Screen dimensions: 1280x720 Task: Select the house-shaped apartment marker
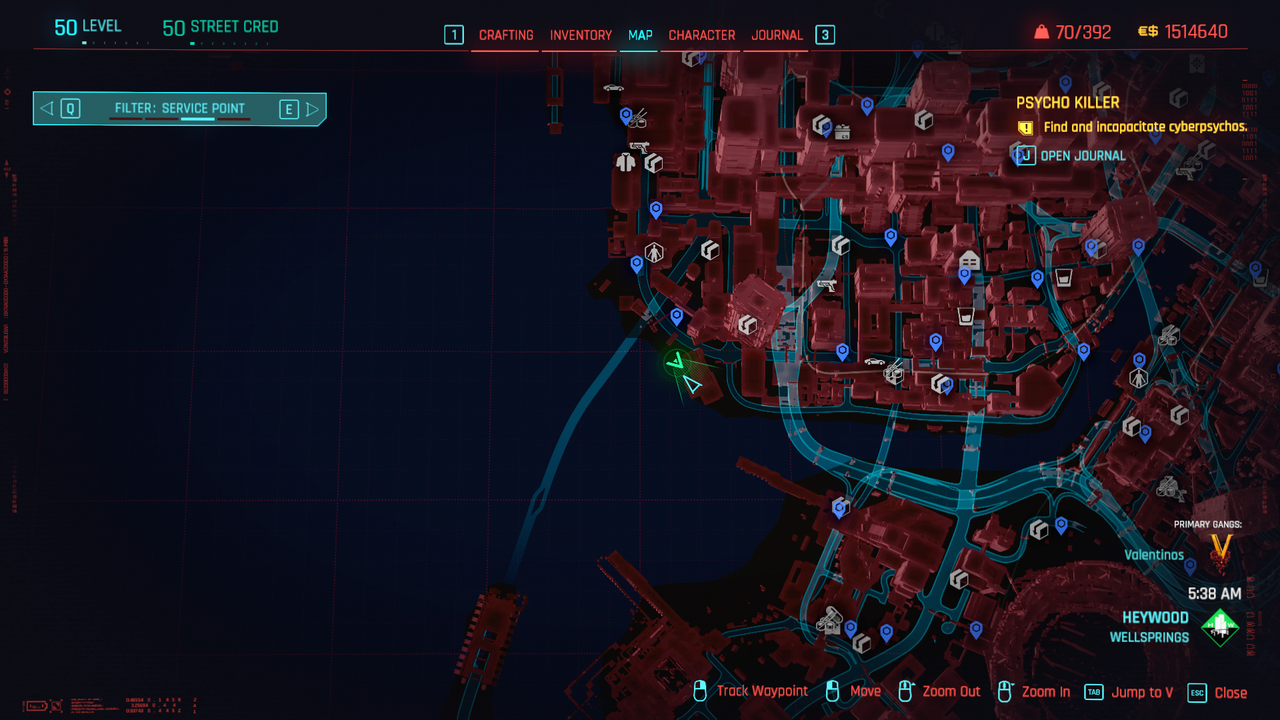tap(968, 259)
